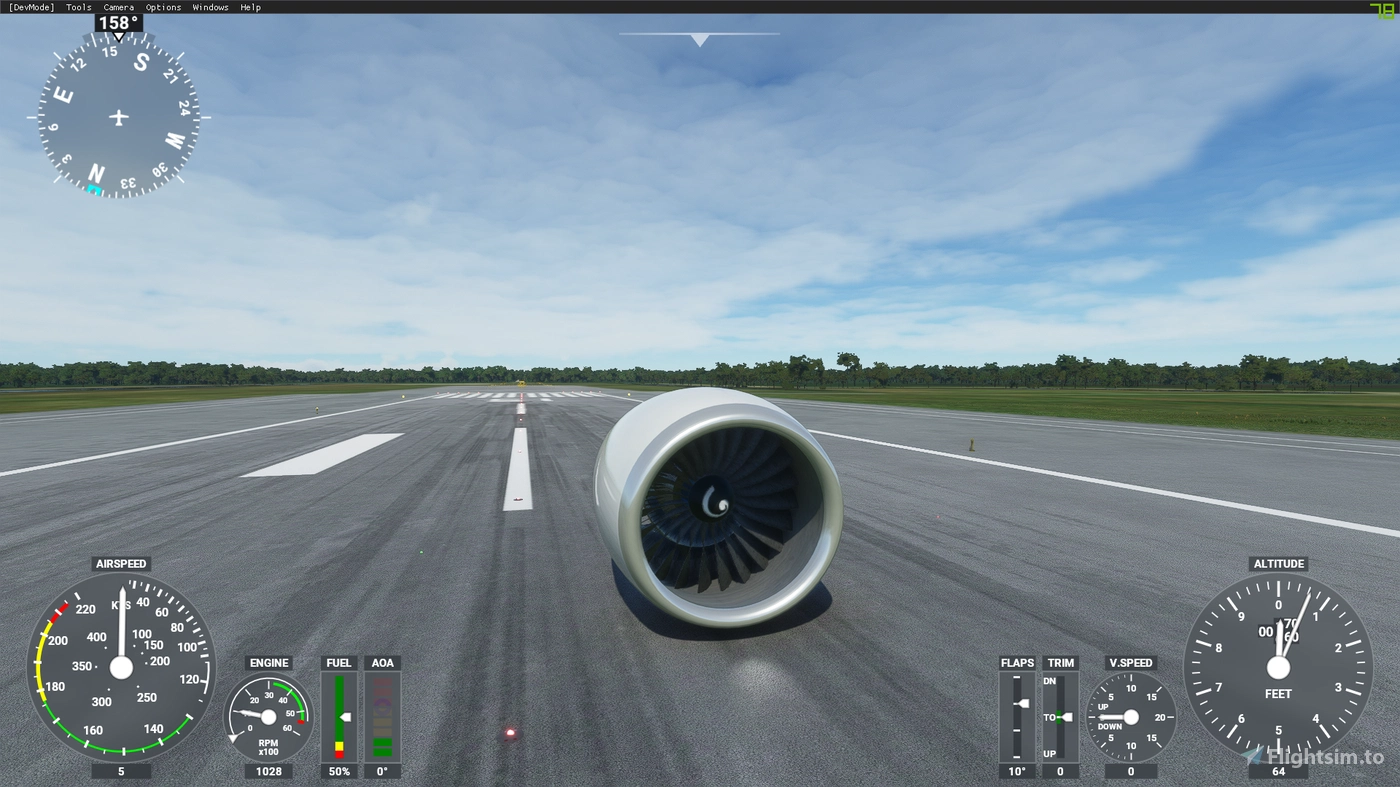Click the V.SPEED vertical speed gauge
1400x787 pixels.
point(1130,715)
